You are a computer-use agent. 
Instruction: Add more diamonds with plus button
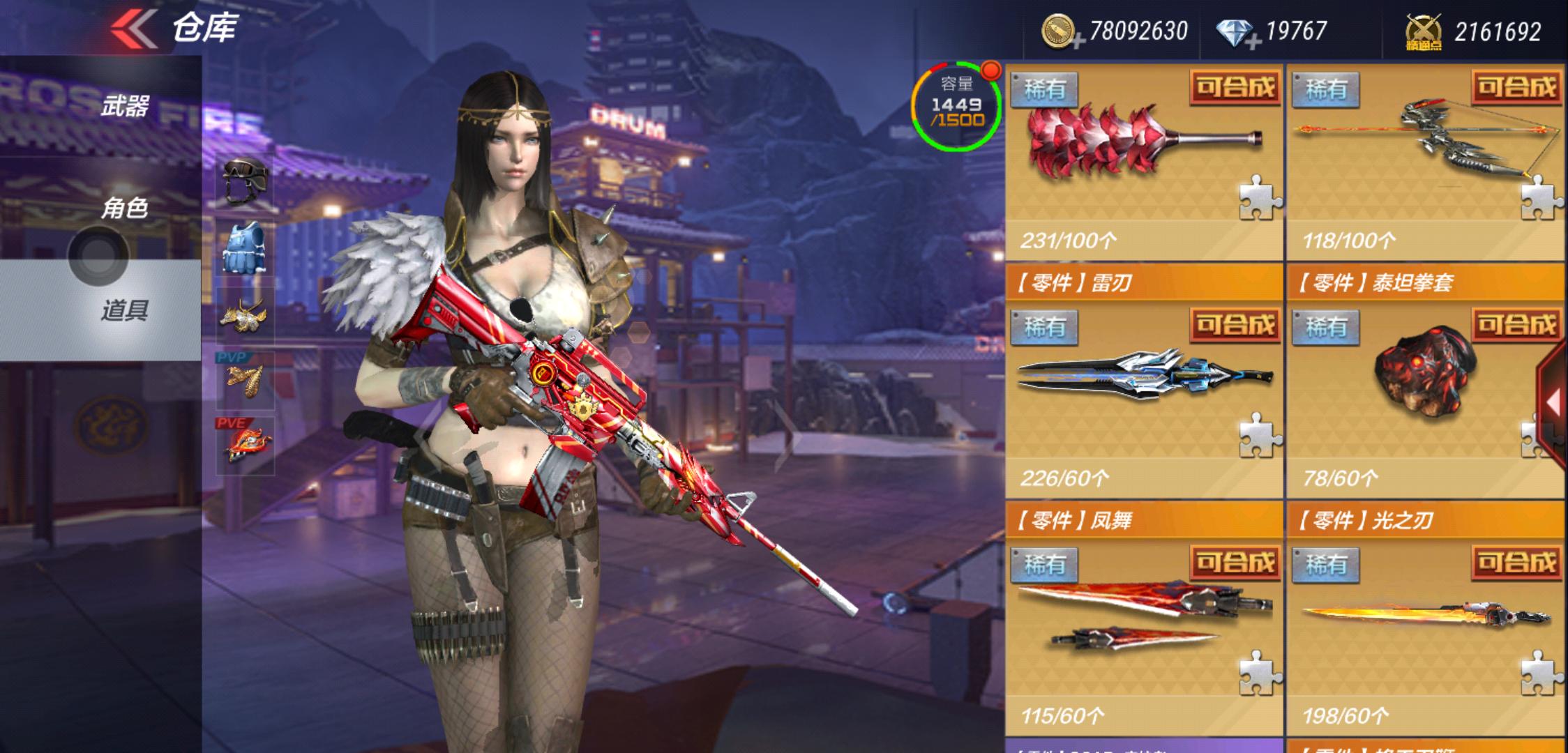point(1253,42)
